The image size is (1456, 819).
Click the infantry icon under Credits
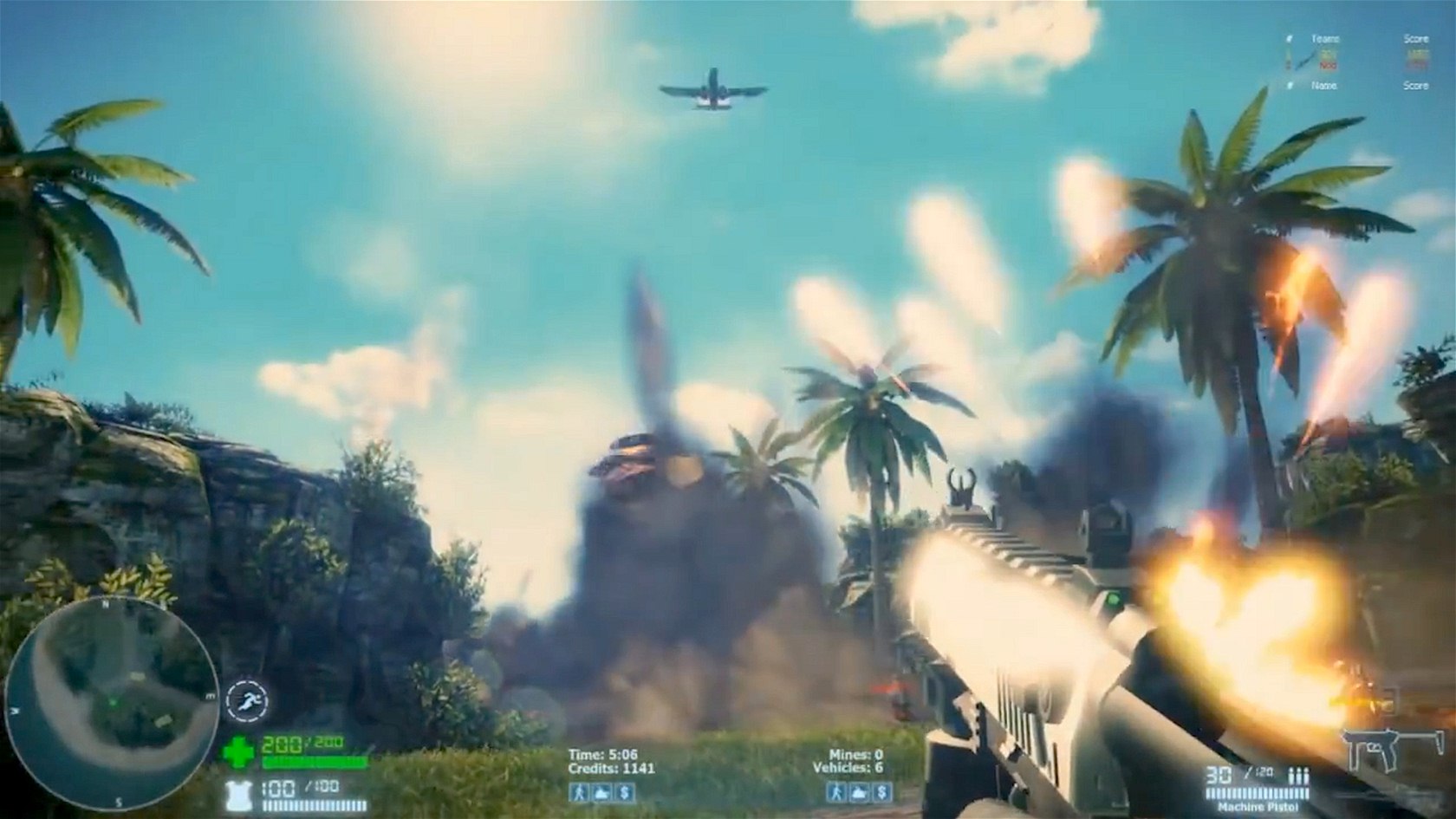(x=578, y=792)
